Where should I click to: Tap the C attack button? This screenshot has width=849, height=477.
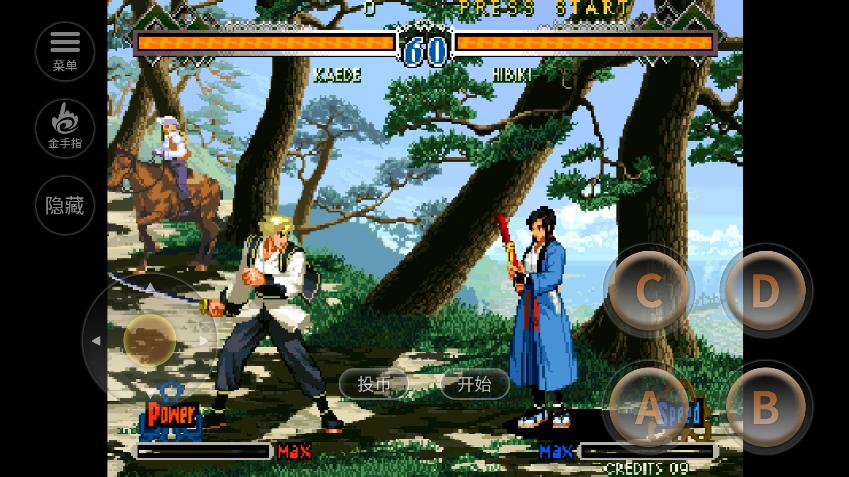pyautogui.click(x=648, y=291)
